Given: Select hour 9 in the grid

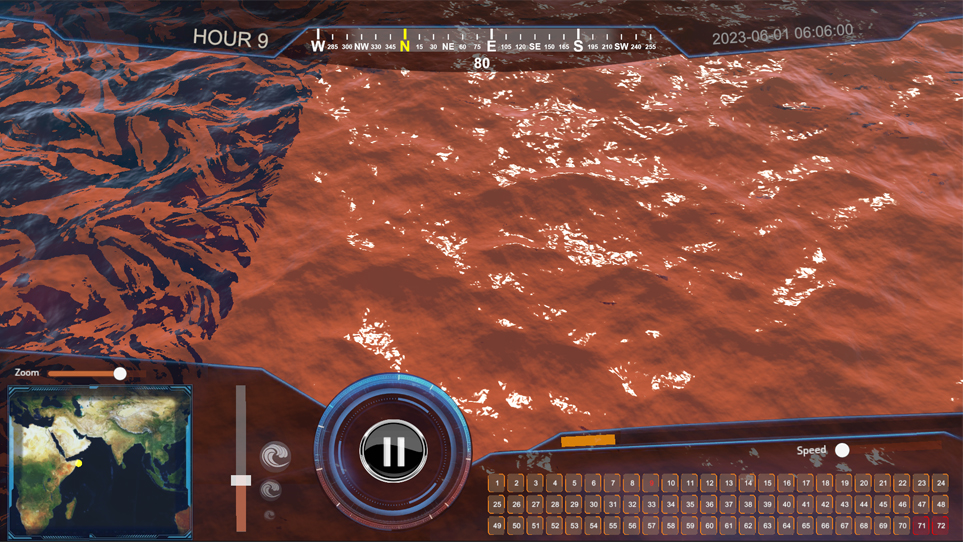Looking at the screenshot, I should point(651,483).
